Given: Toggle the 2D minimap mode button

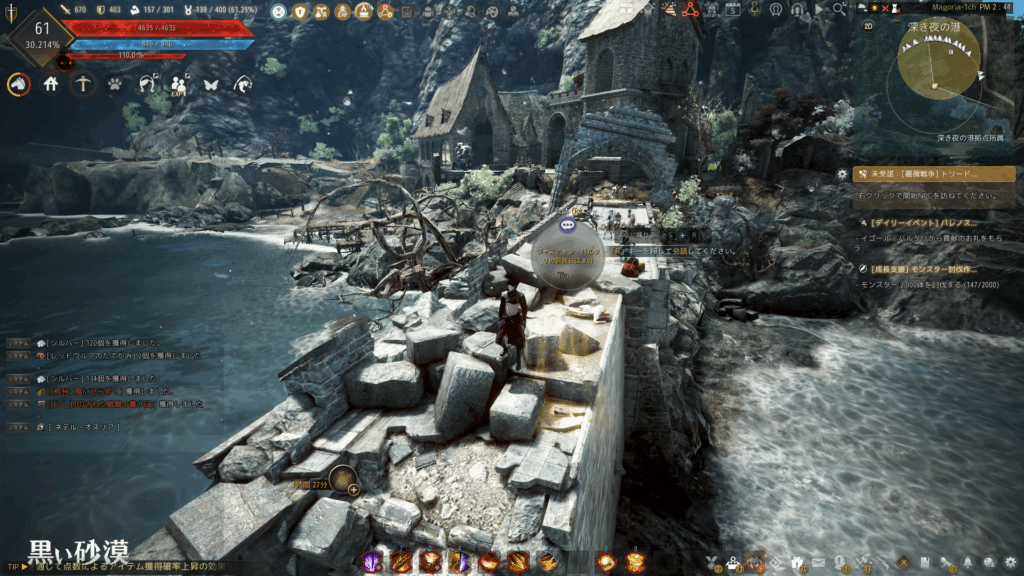Looking at the screenshot, I should pyautogui.click(x=868, y=26).
